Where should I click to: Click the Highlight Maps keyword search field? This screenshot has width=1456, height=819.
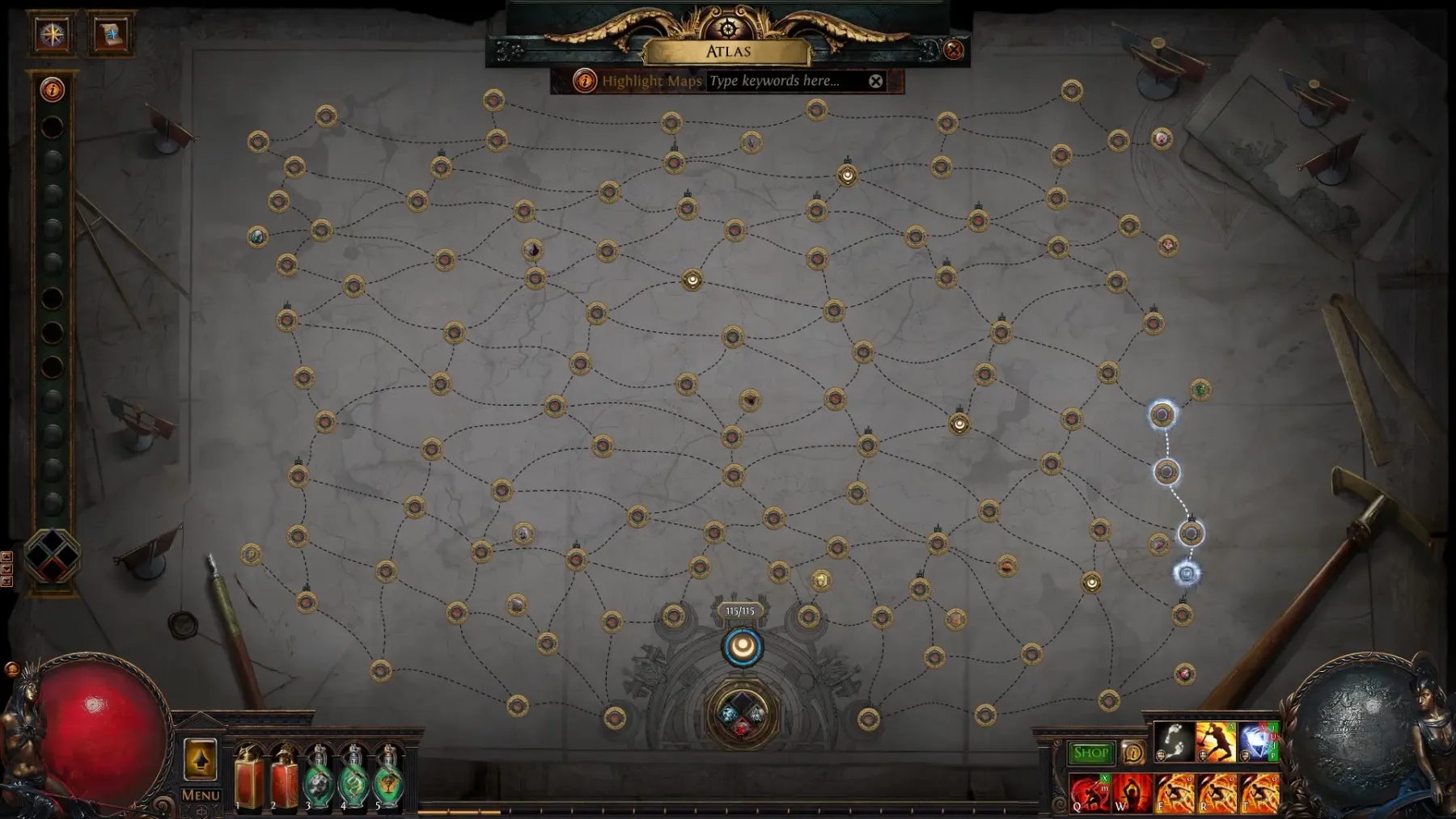click(785, 81)
